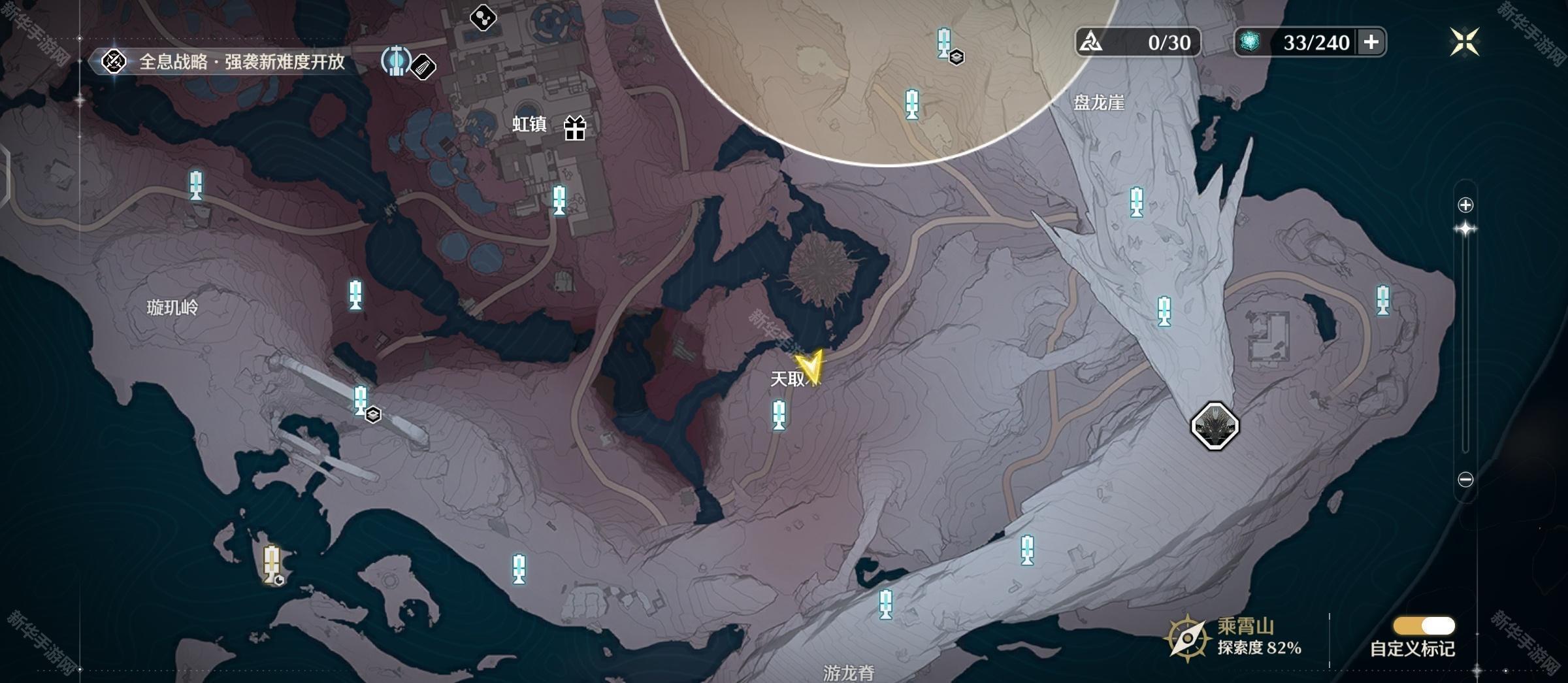Zoom in the map with the plus button

pyautogui.click(x=1465, y=205)
